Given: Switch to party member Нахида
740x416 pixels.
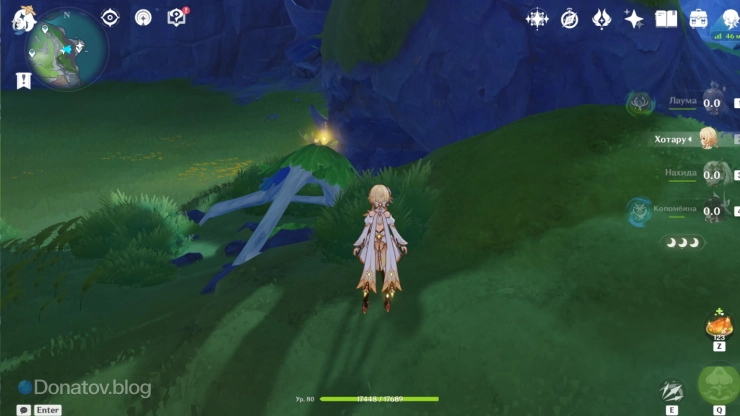Looking at the screenshot, I should click(711, 174).
